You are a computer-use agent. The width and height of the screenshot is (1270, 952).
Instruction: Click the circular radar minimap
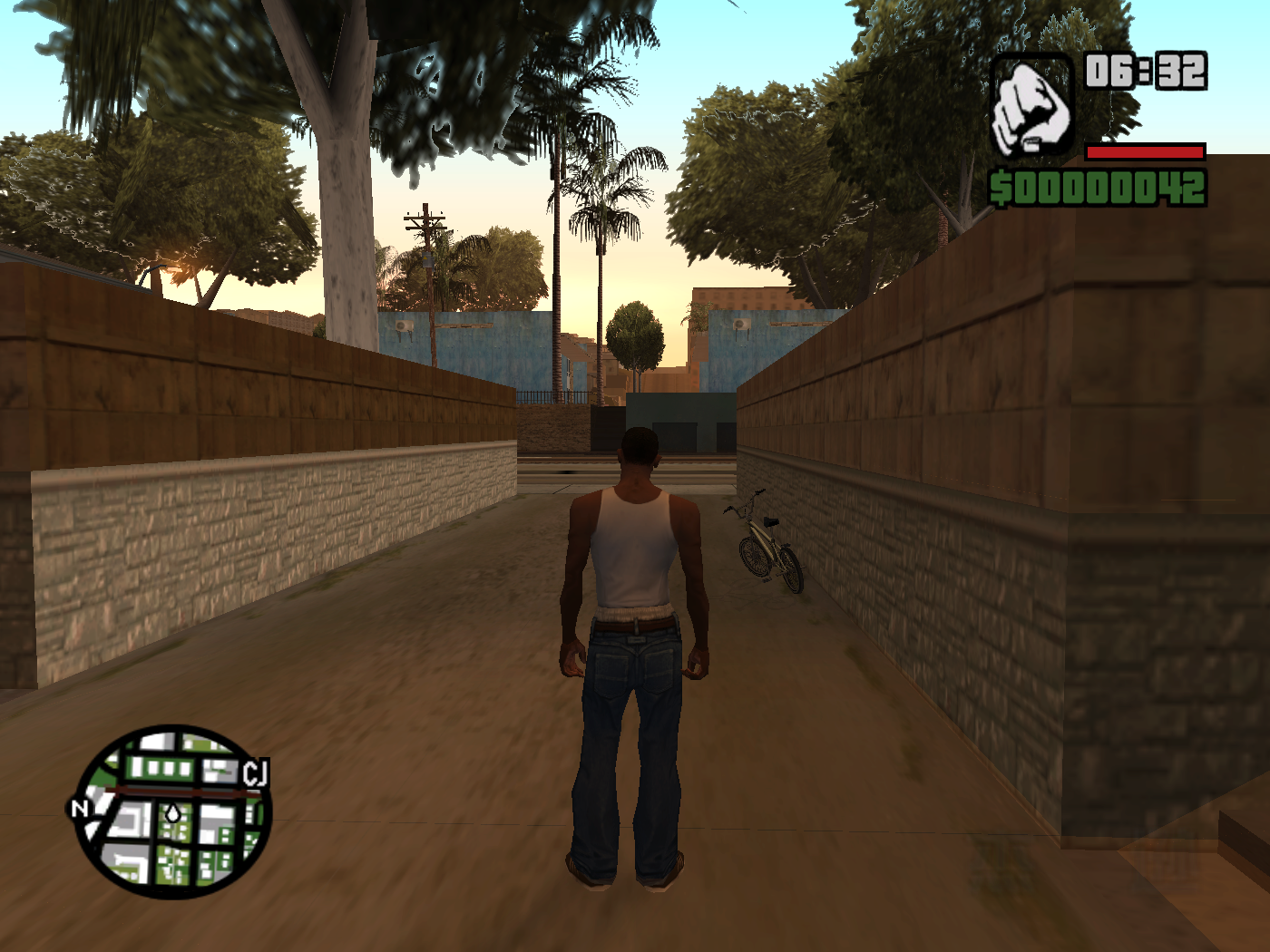coord(173,811)
